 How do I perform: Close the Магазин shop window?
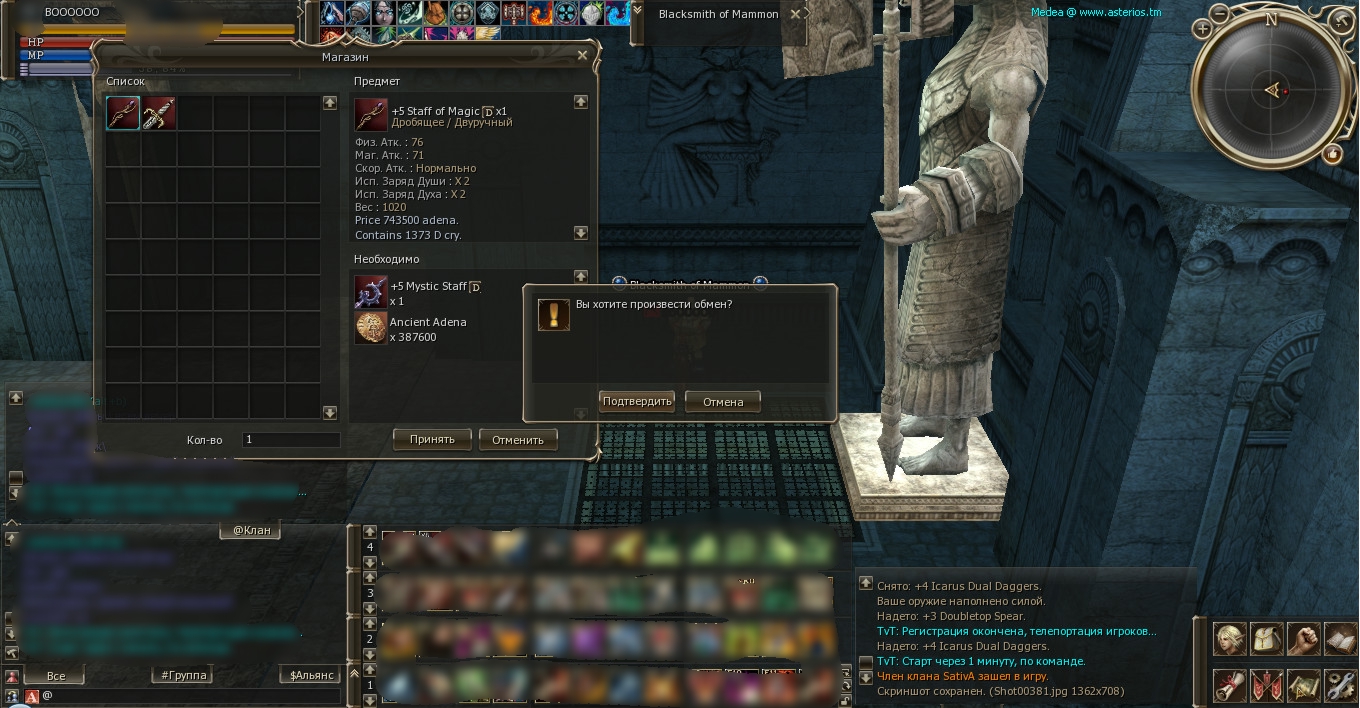click(583, 56)
